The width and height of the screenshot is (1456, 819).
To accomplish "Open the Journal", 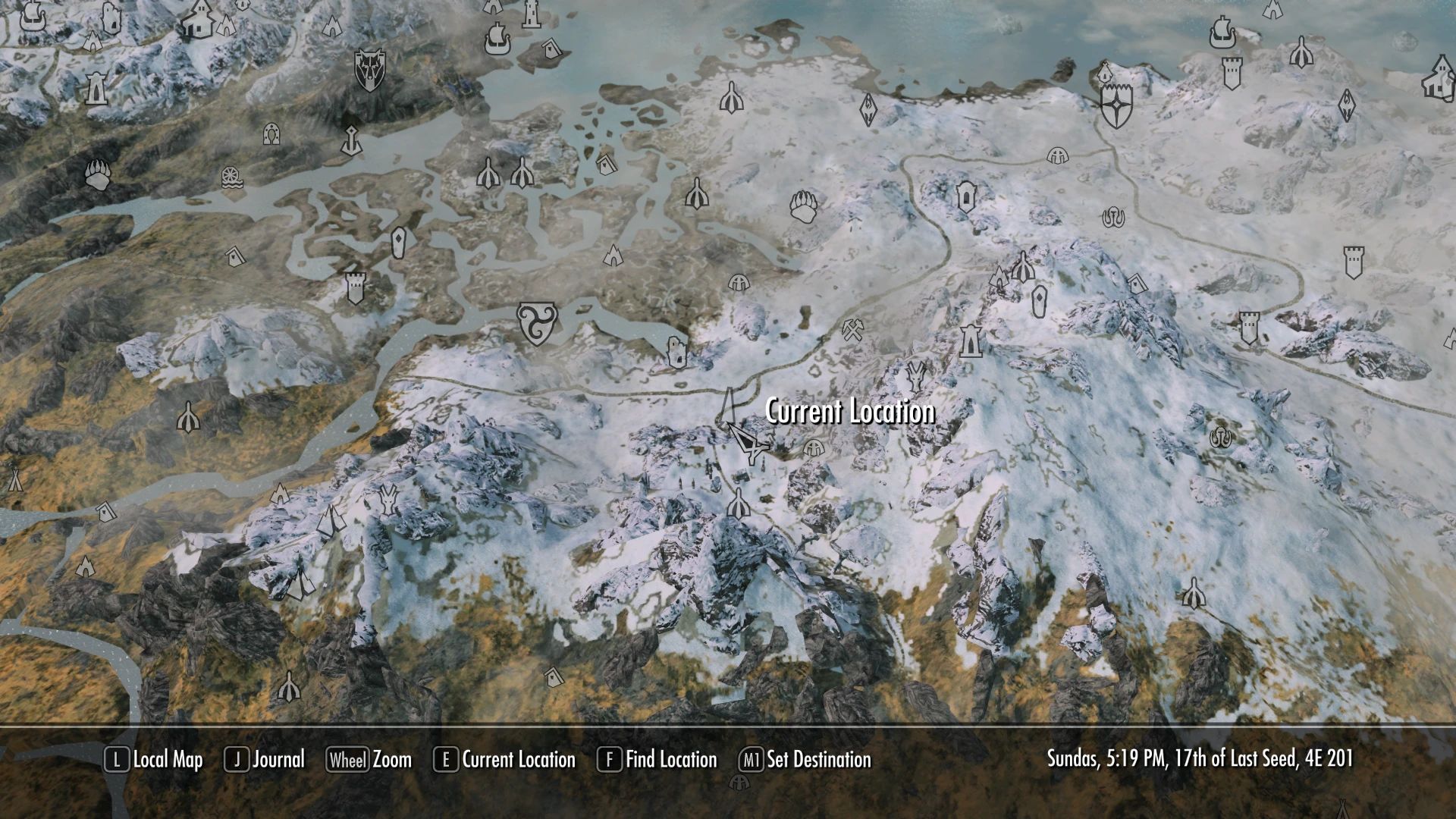I will coord(278,760).
